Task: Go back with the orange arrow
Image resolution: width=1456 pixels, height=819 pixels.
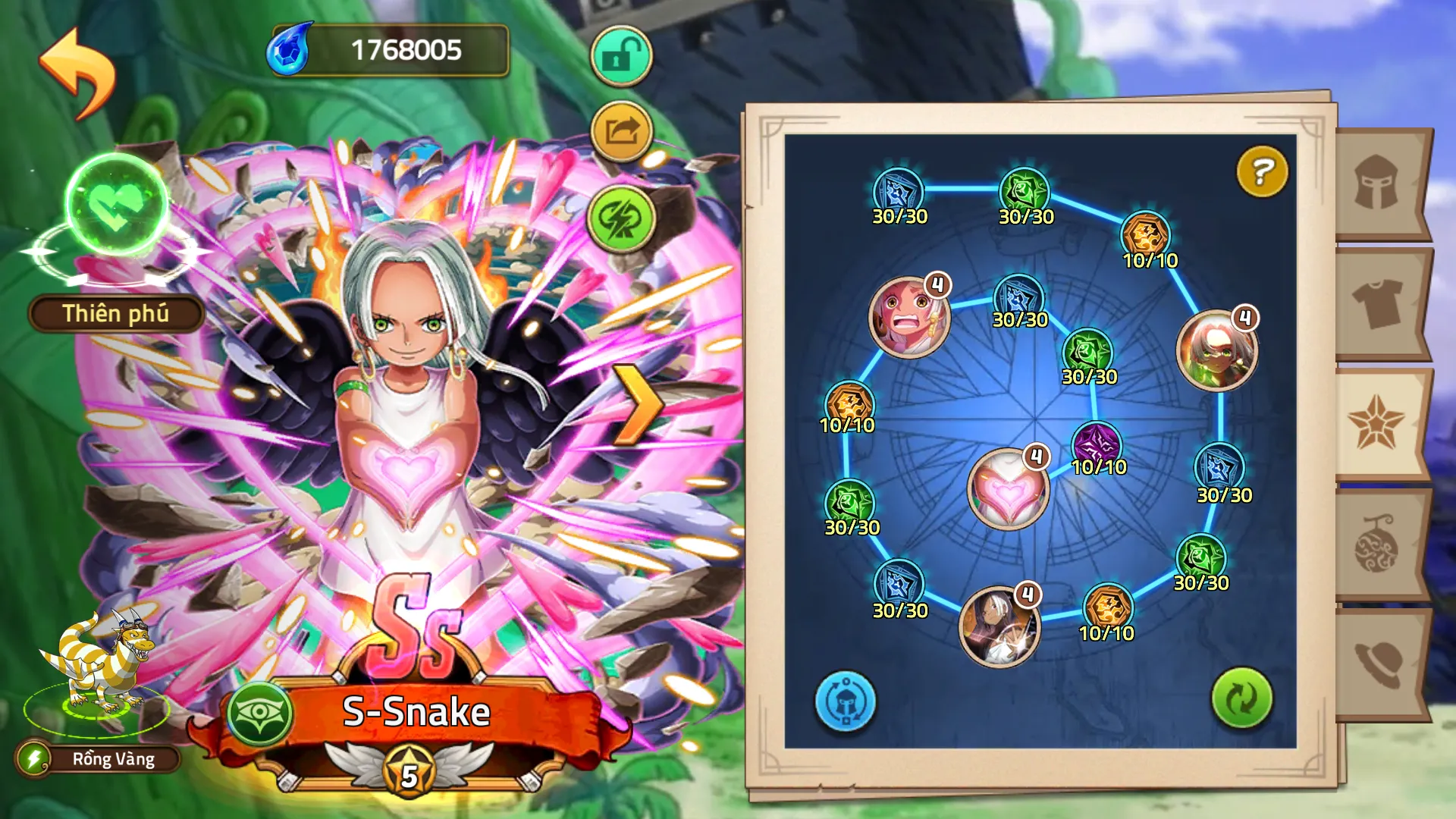Action: (x=77, y=73)
